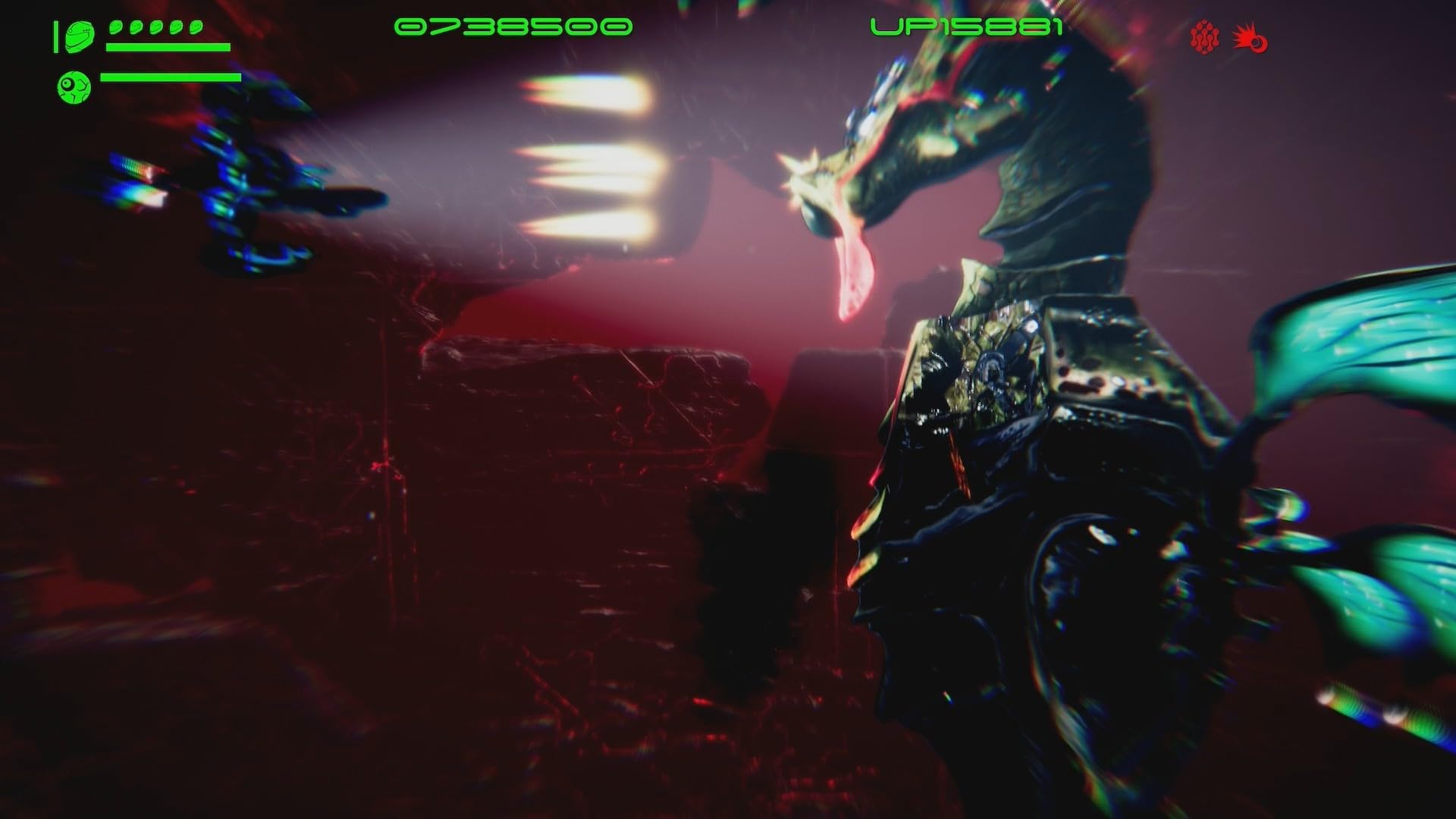Select the first extra-life helmet pip
1456x819 pixels.
tap(115, 26)
